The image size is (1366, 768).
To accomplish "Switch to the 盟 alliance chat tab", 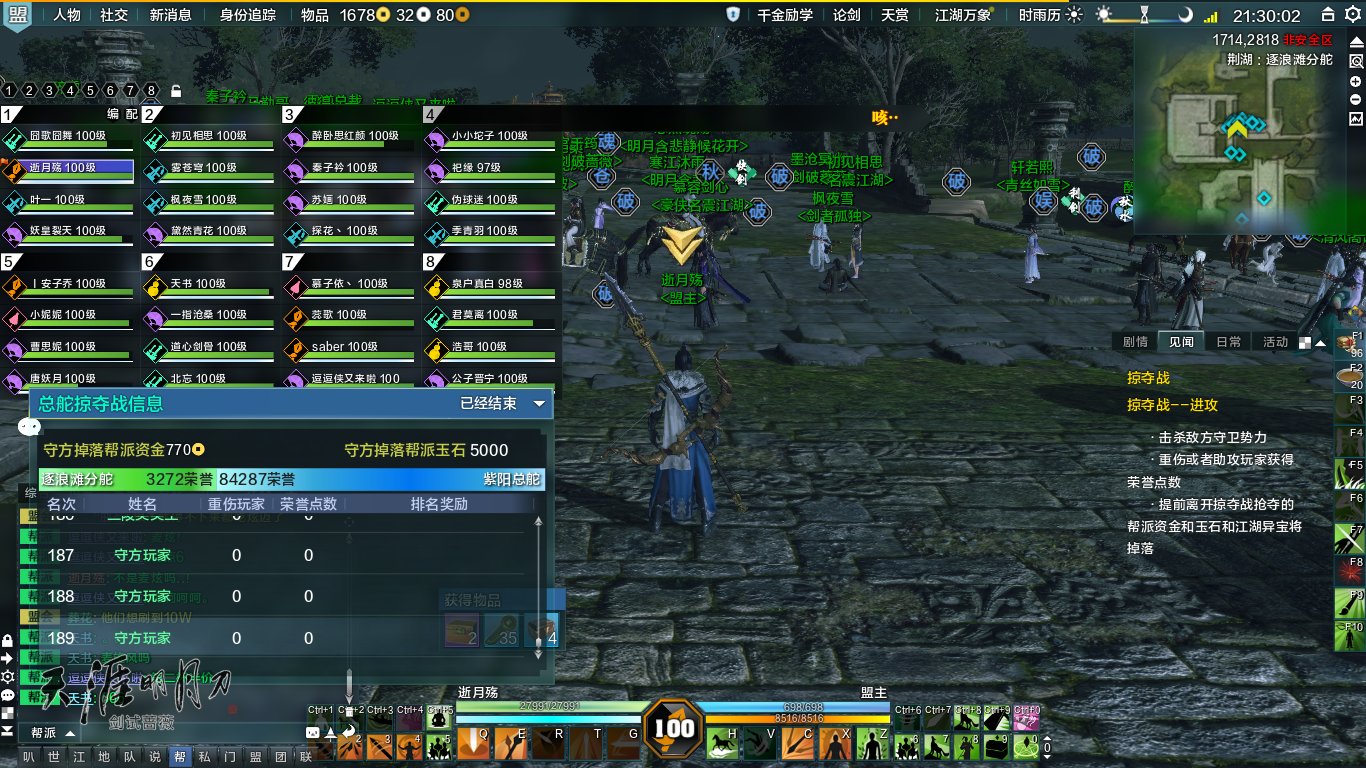I will point(255,757).
